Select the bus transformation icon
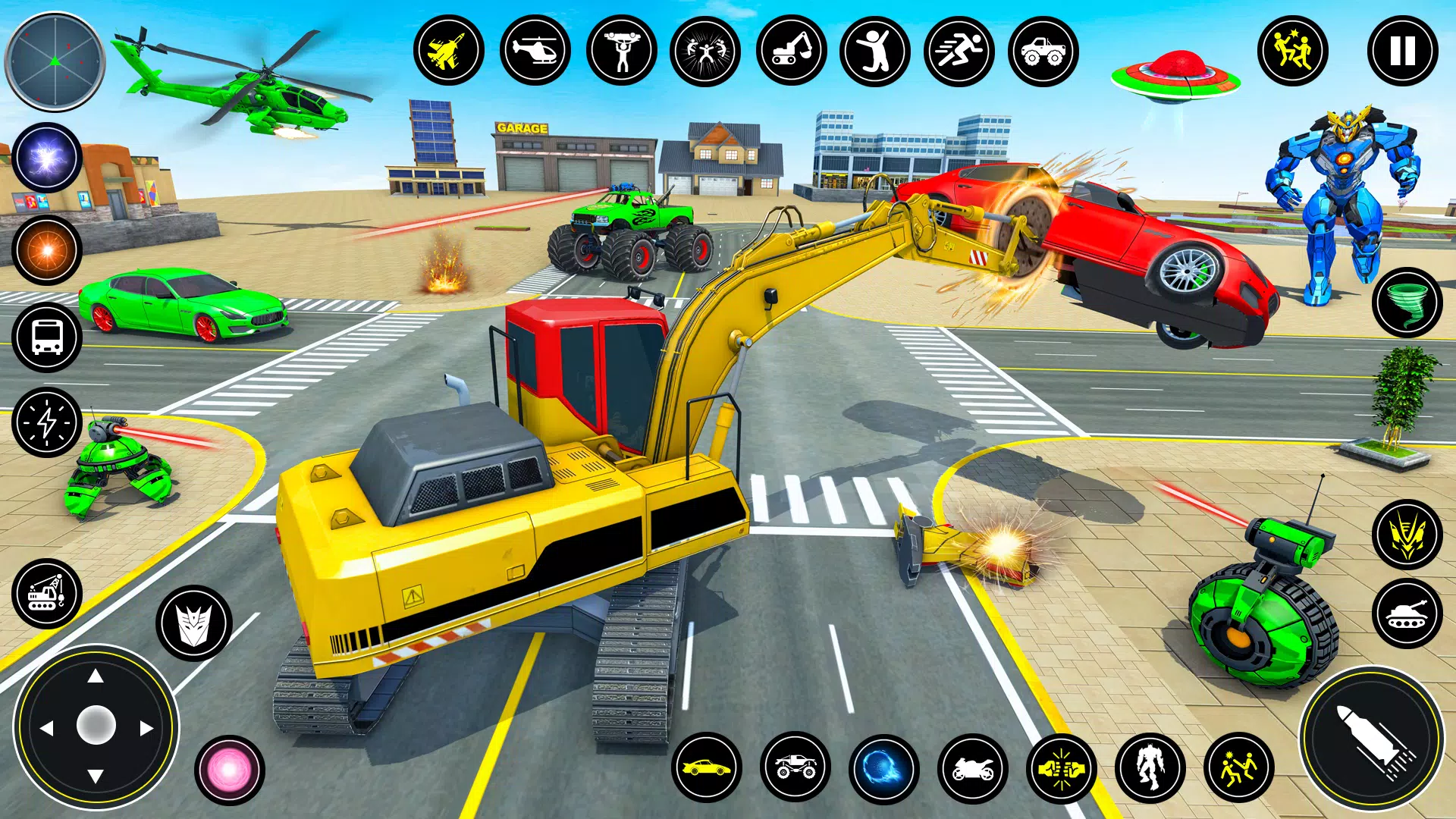 coord(47,337)
